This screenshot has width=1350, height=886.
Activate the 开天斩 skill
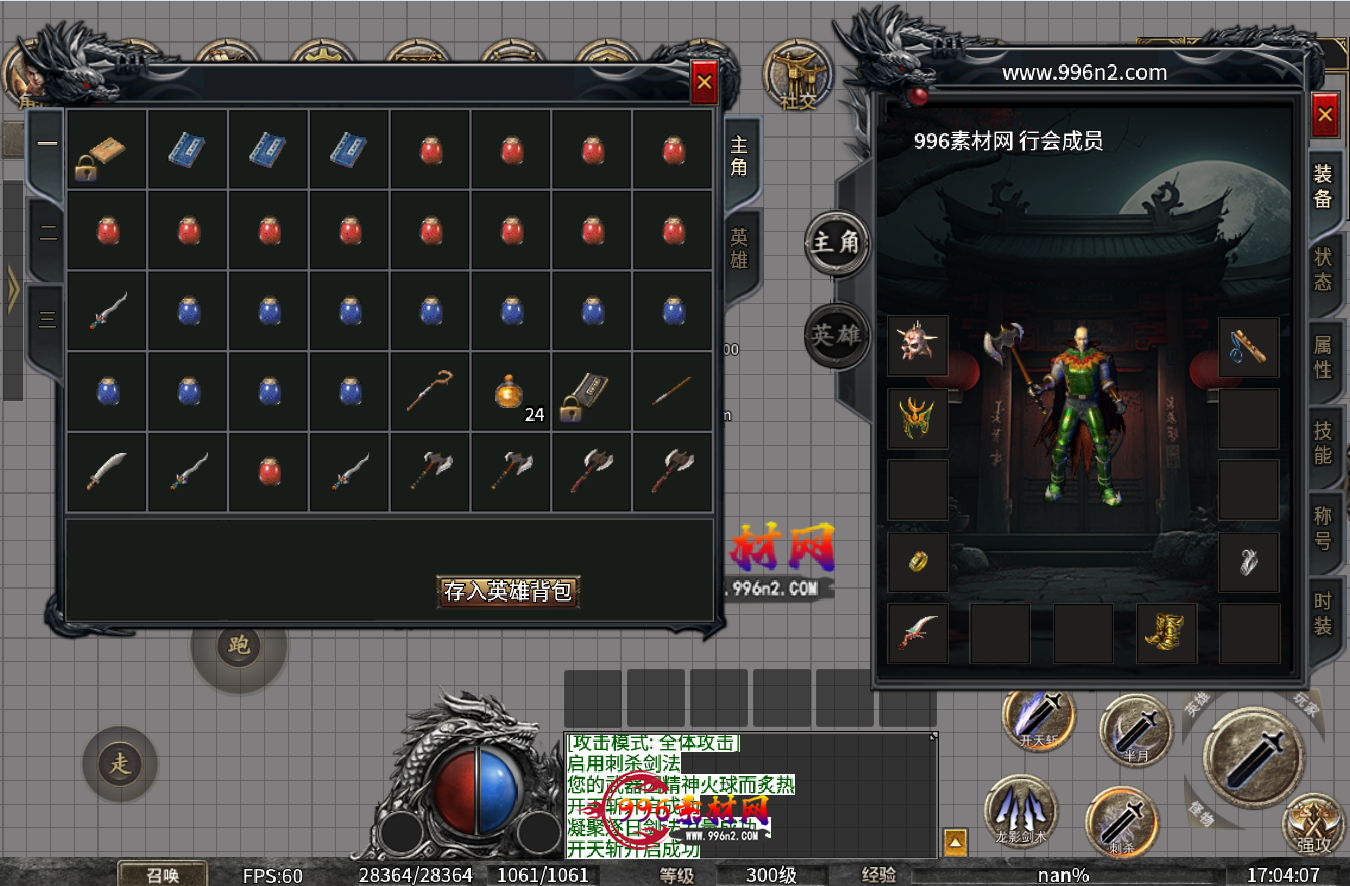(x=1038, y=718)
